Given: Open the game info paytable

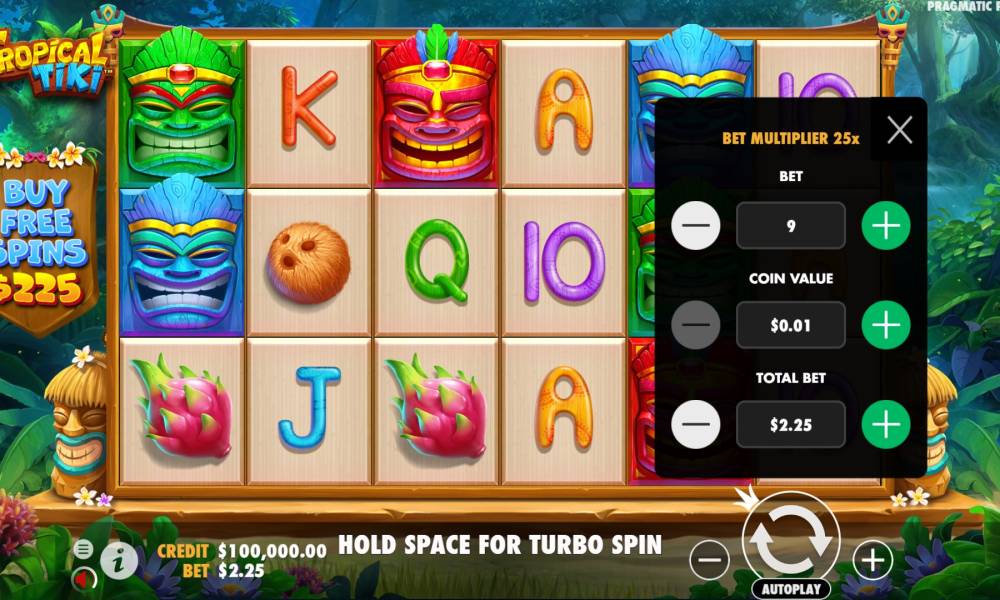Looking at the screenshot, I should click(x=119, y=561).
